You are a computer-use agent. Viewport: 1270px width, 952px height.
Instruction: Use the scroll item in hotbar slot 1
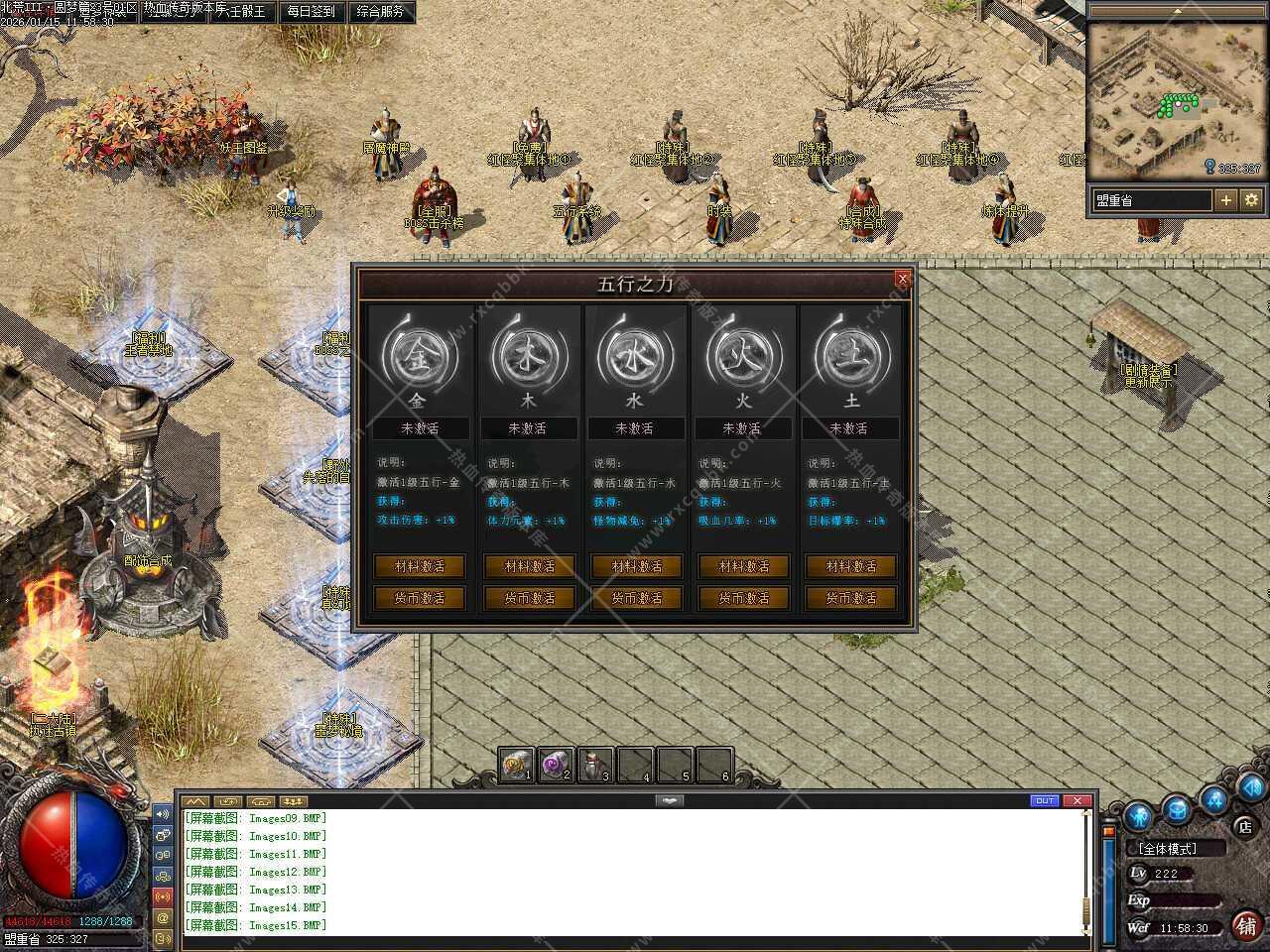[516, 765]
